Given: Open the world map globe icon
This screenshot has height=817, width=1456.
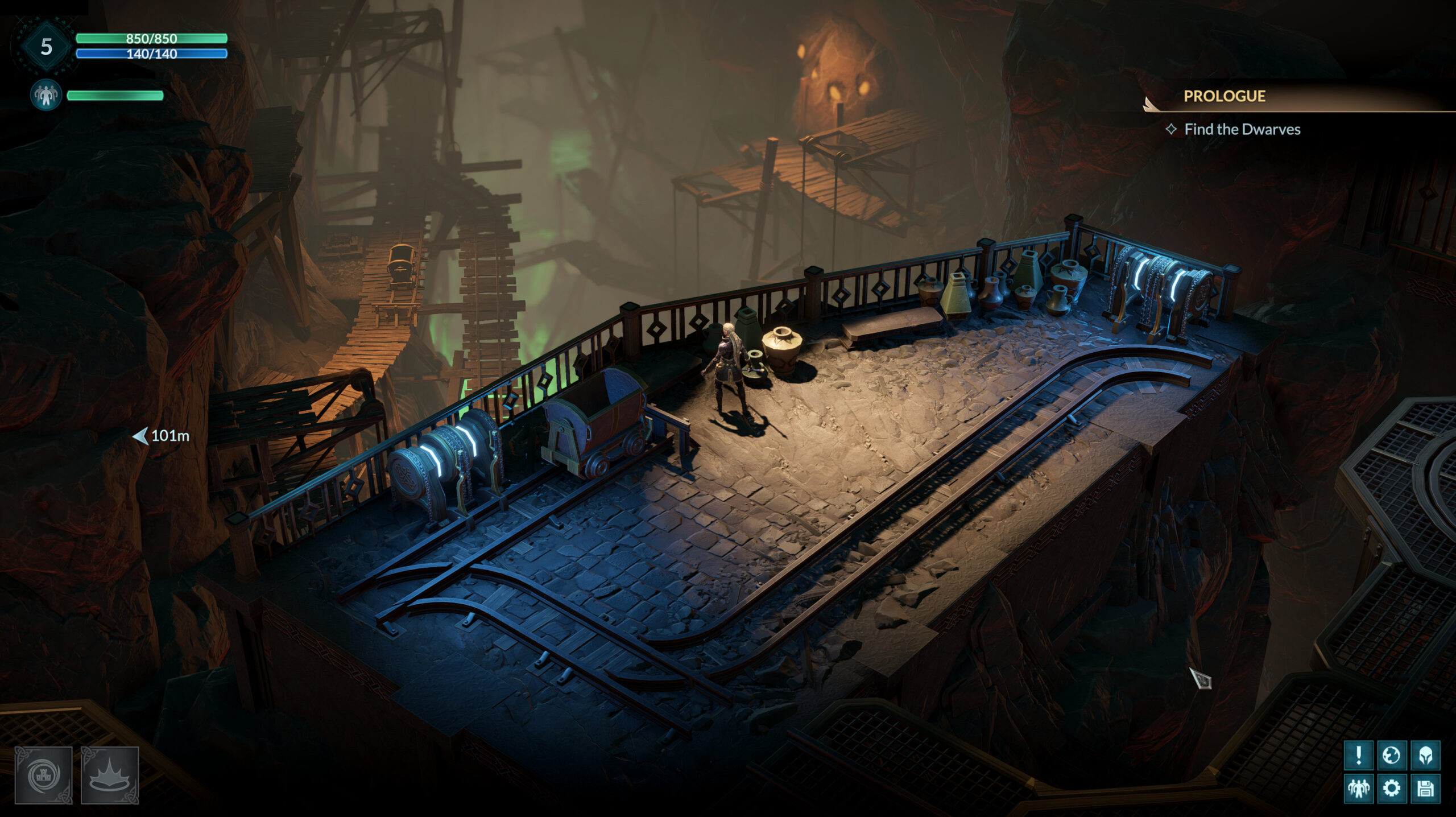Looking at the screenshot, I should [1392, 755].
